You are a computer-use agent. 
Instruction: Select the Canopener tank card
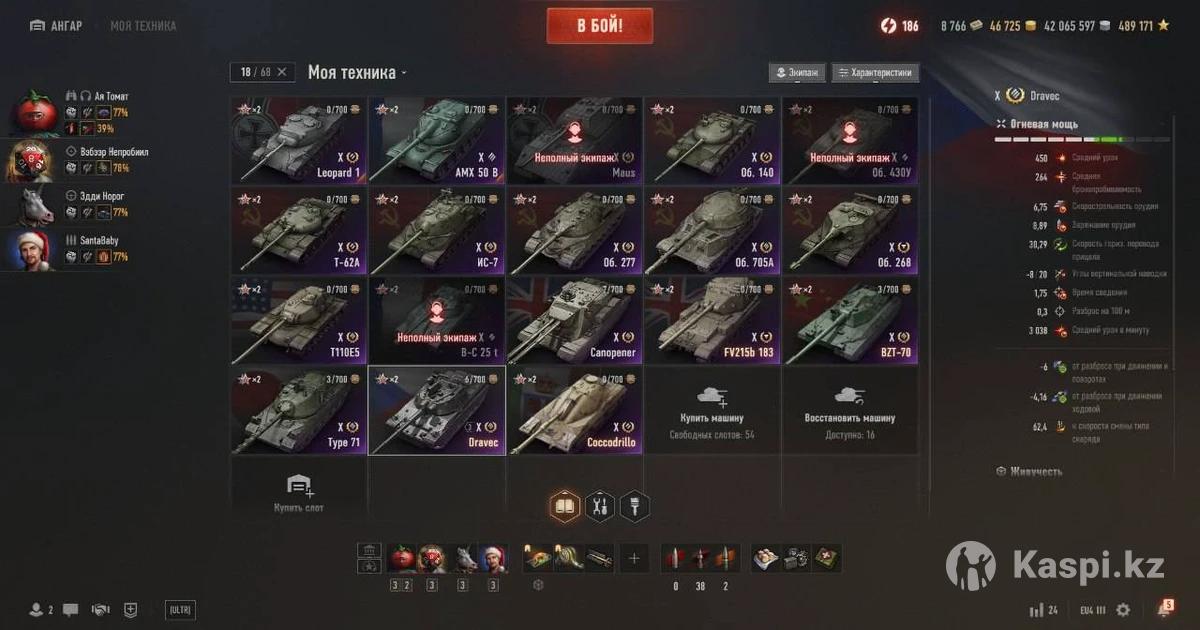(574, 320)
